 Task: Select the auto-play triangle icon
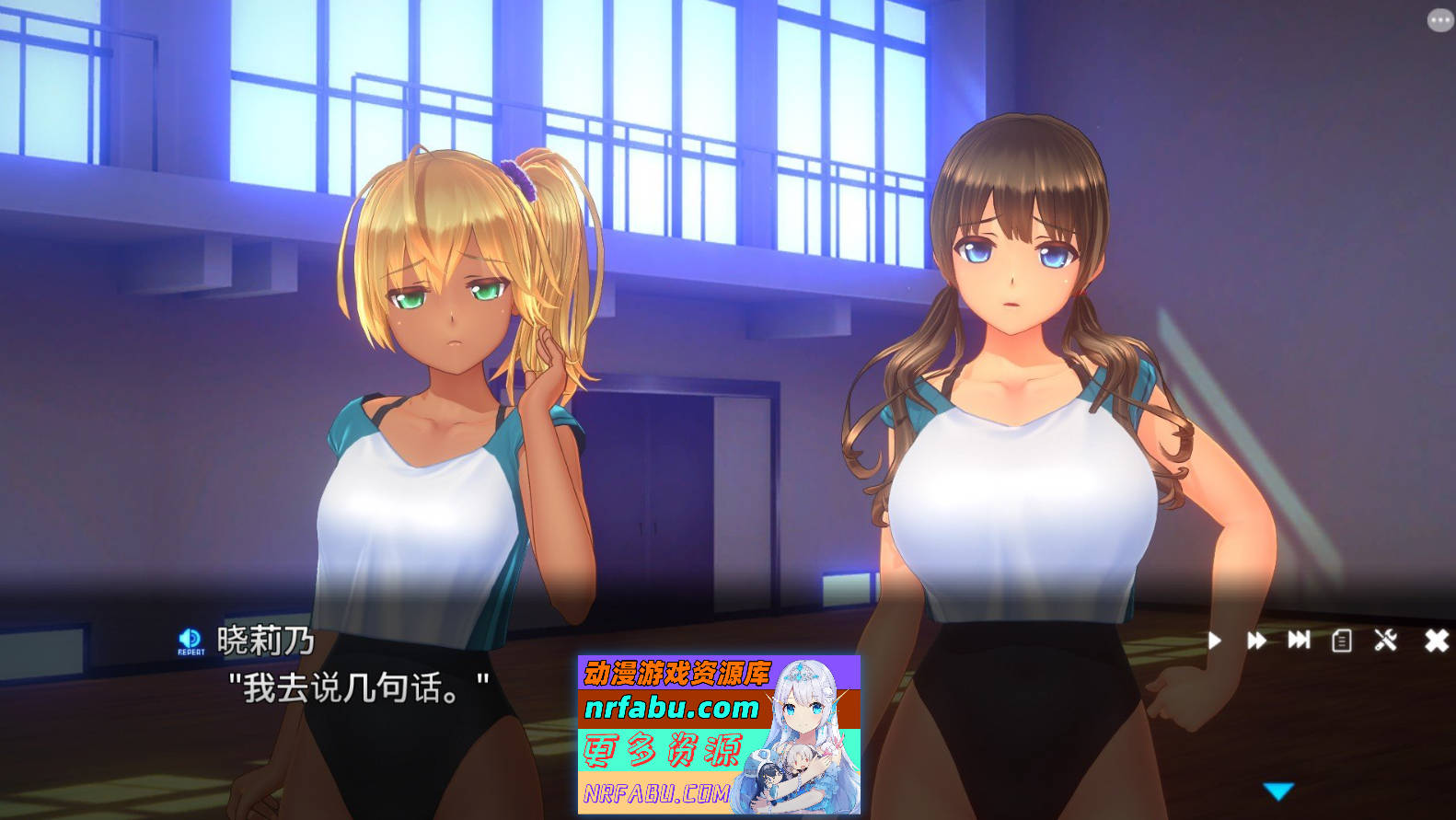point(1215,640)
